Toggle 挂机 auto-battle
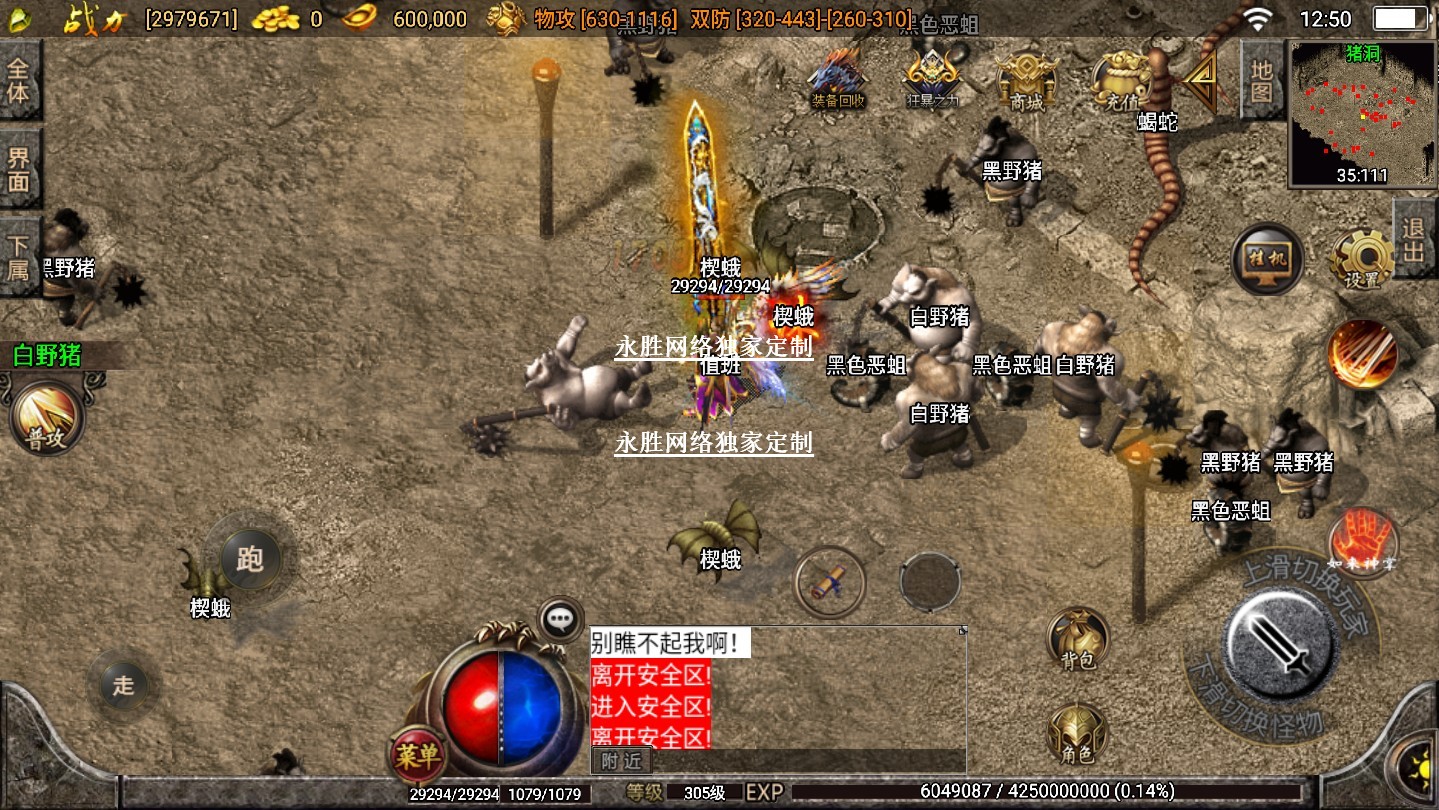Viewport: 1439px width, 810px height. pos(1267,260)
